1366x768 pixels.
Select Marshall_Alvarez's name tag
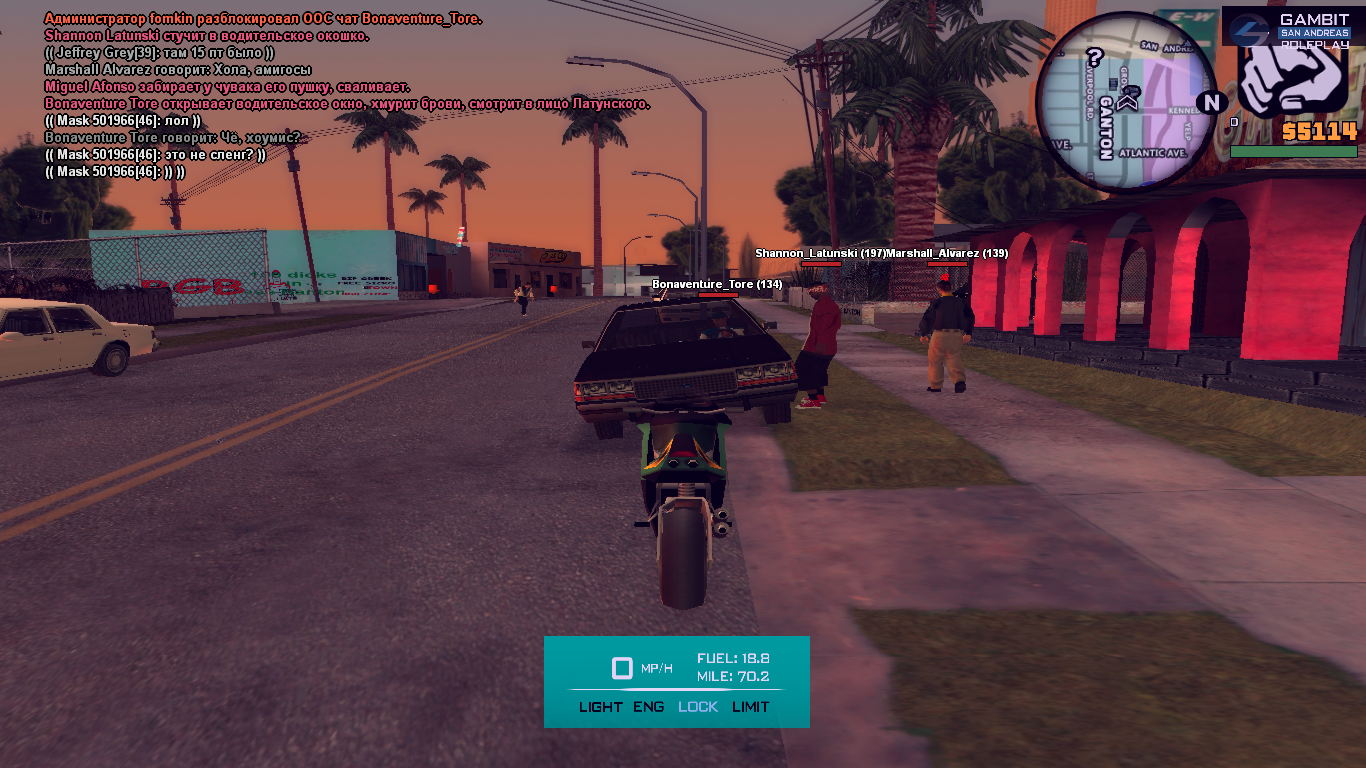pos(948,254)
